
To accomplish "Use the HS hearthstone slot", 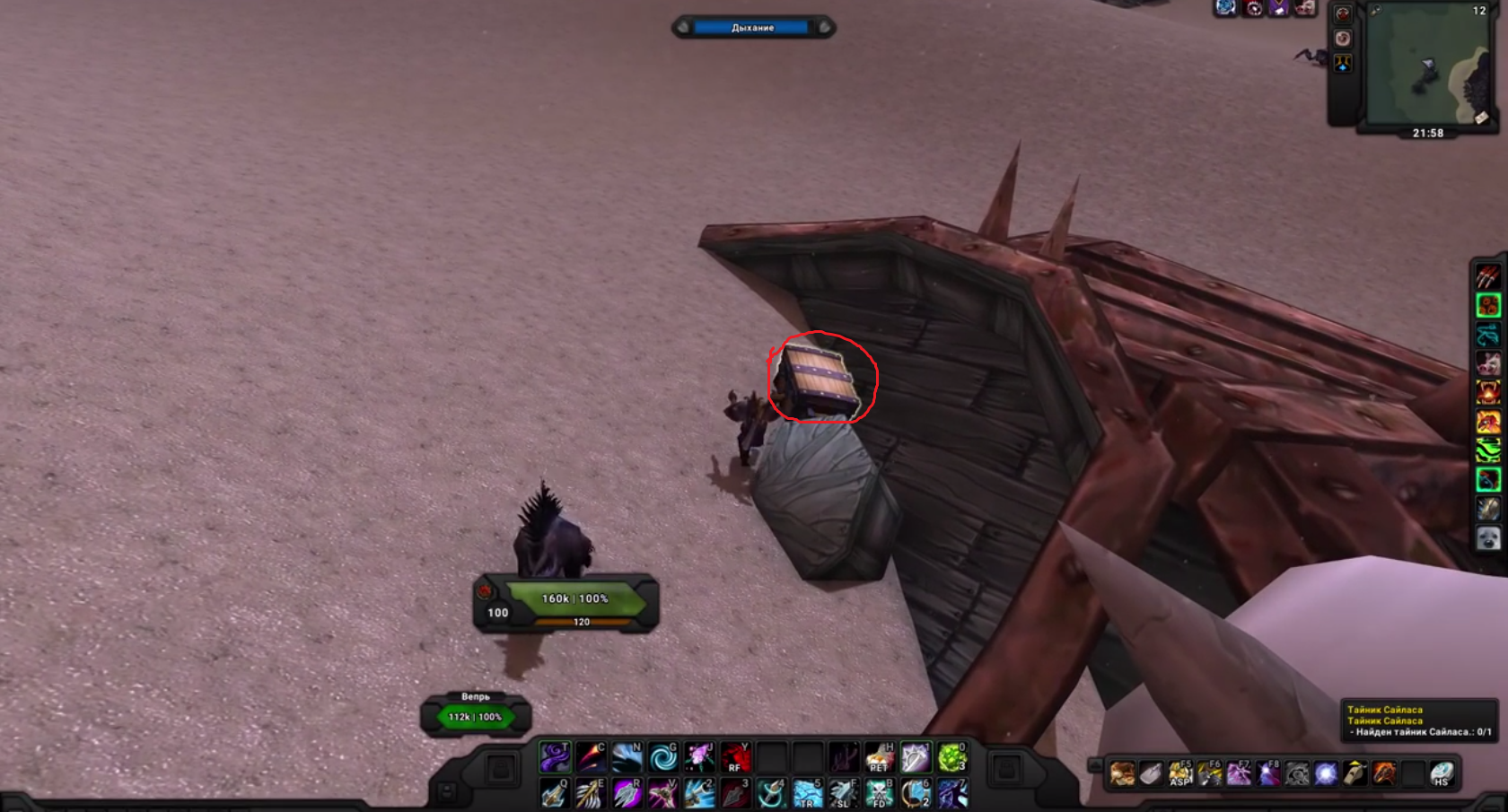I will 1442,773.
